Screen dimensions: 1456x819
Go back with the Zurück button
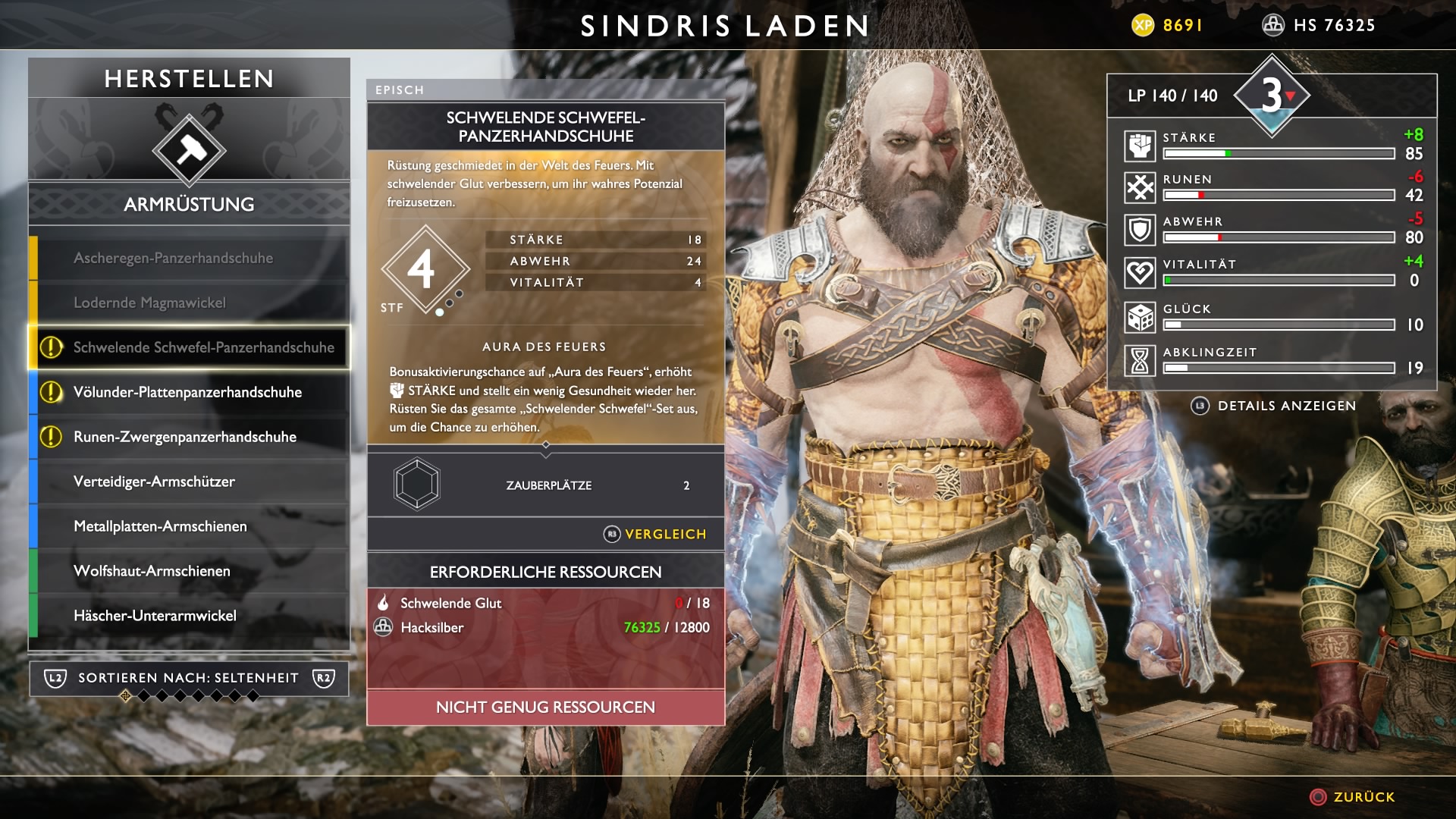1354,797
